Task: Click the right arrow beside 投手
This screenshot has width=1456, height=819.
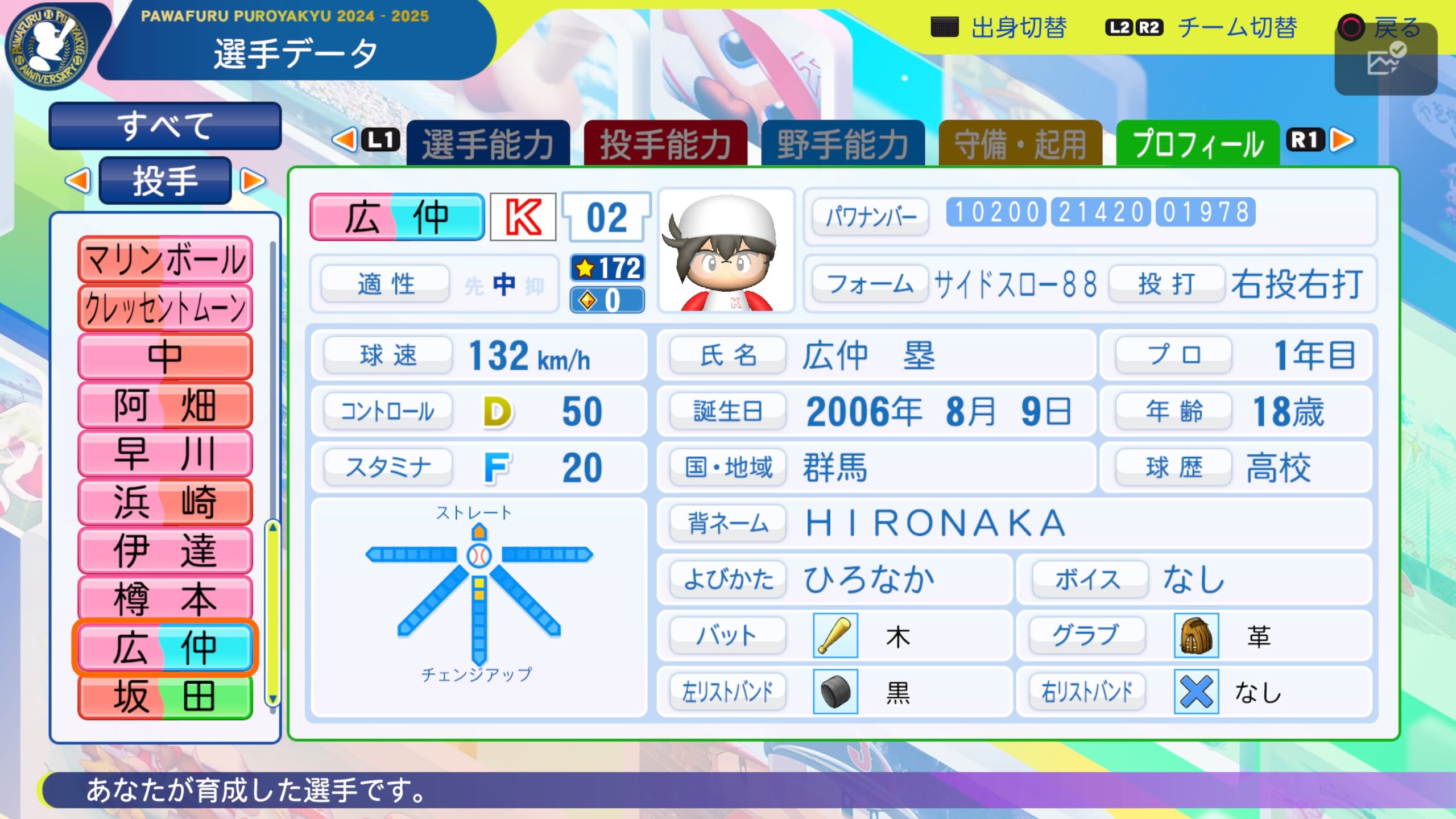Action: click(253, 181)
